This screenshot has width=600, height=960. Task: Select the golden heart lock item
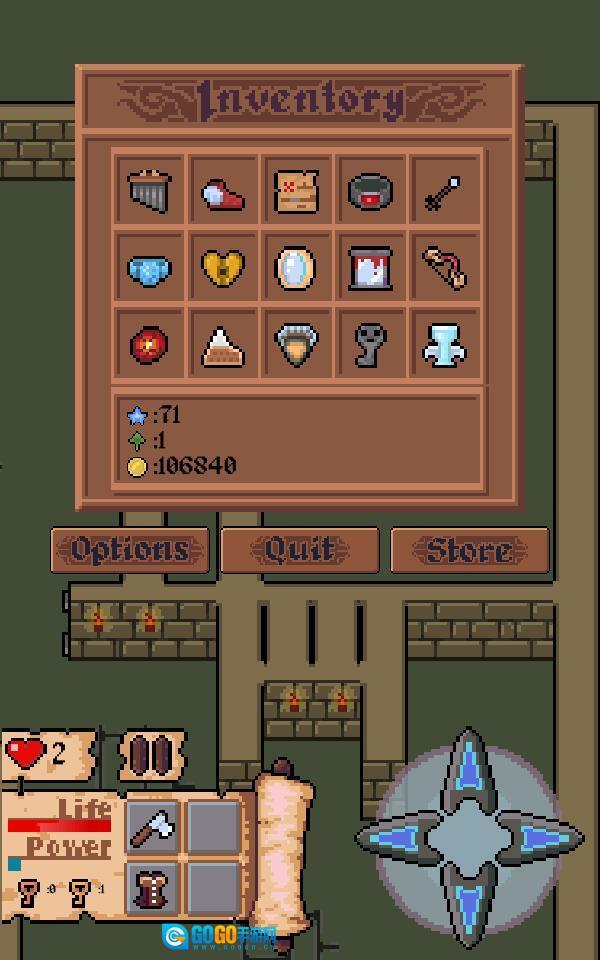[x=223, y=268]
